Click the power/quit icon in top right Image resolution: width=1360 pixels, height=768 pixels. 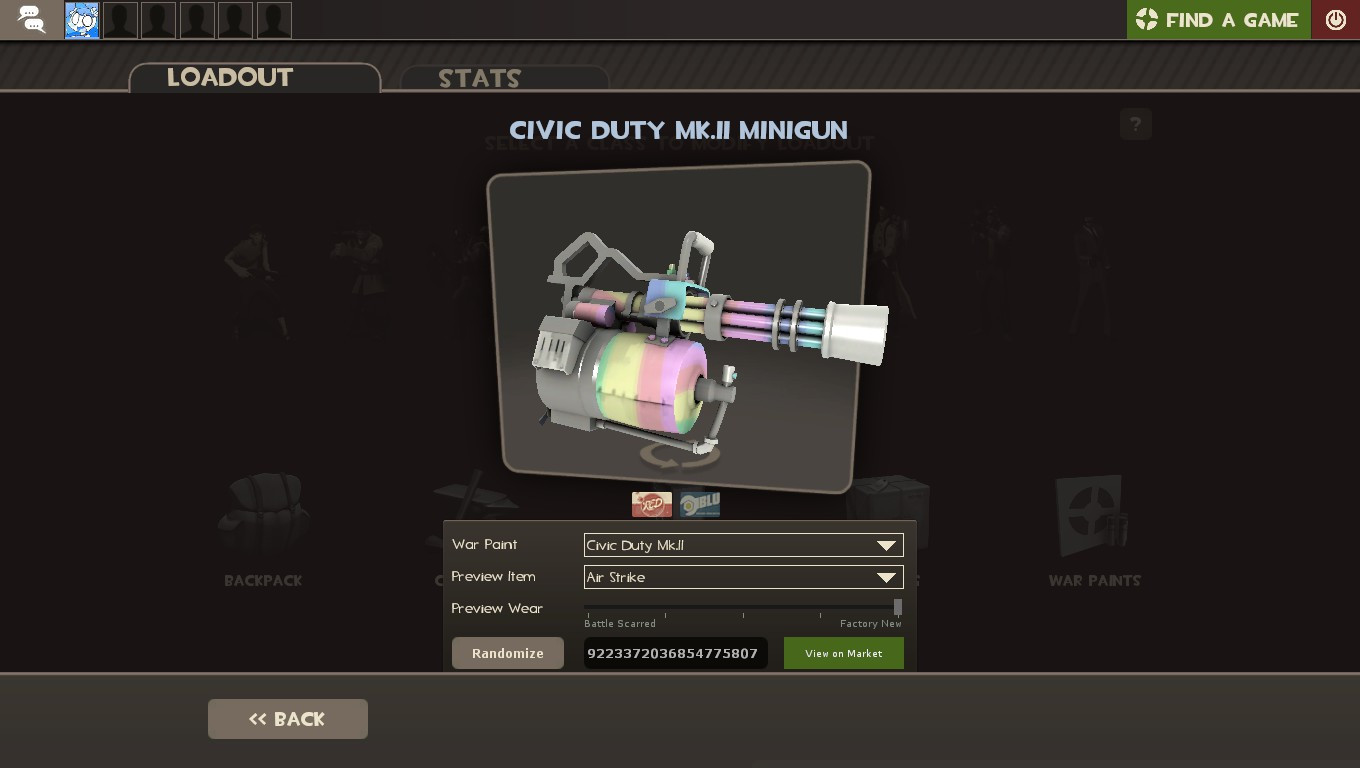1335,18
